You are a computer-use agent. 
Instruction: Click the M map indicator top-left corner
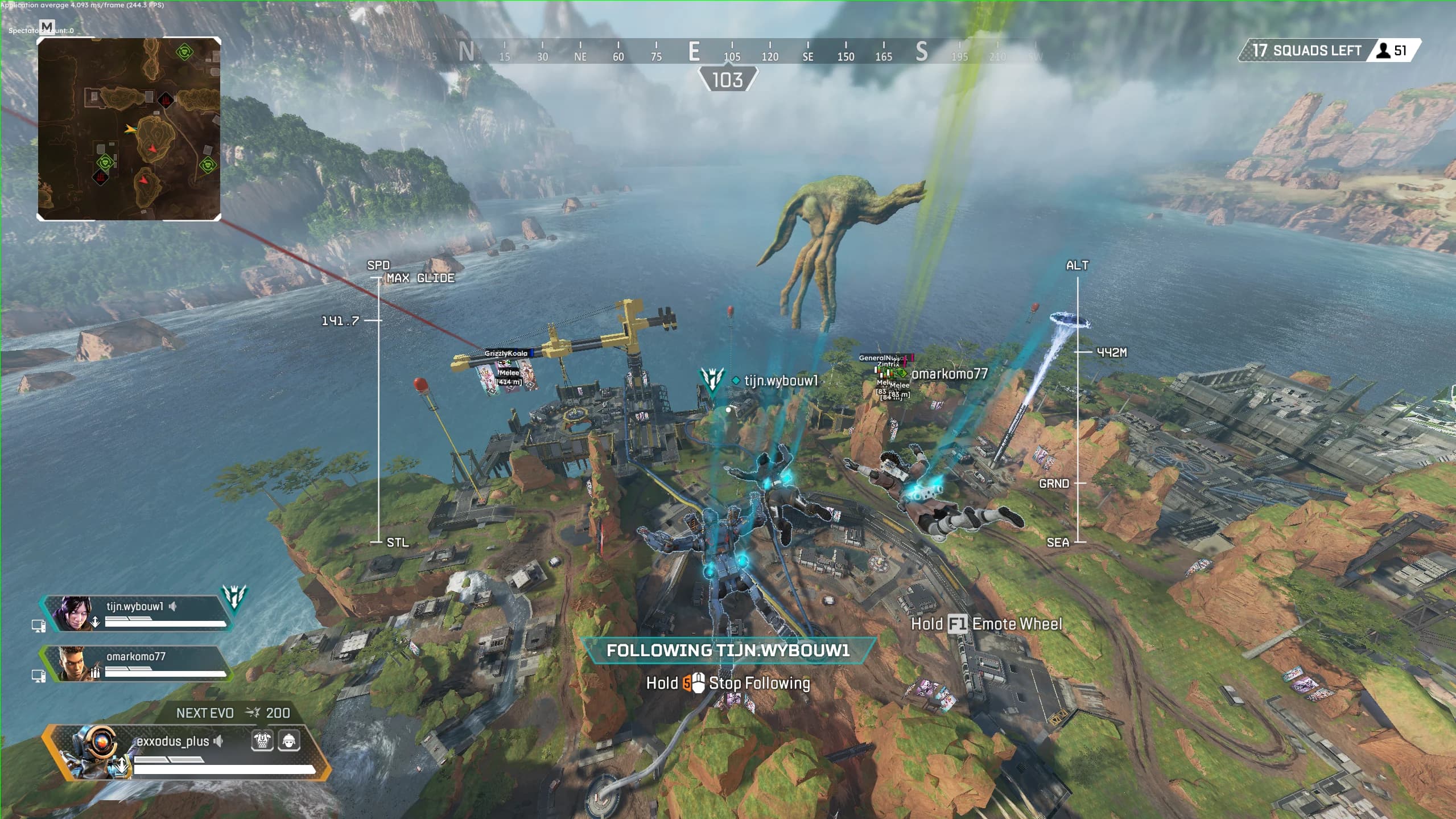(47, 27)
